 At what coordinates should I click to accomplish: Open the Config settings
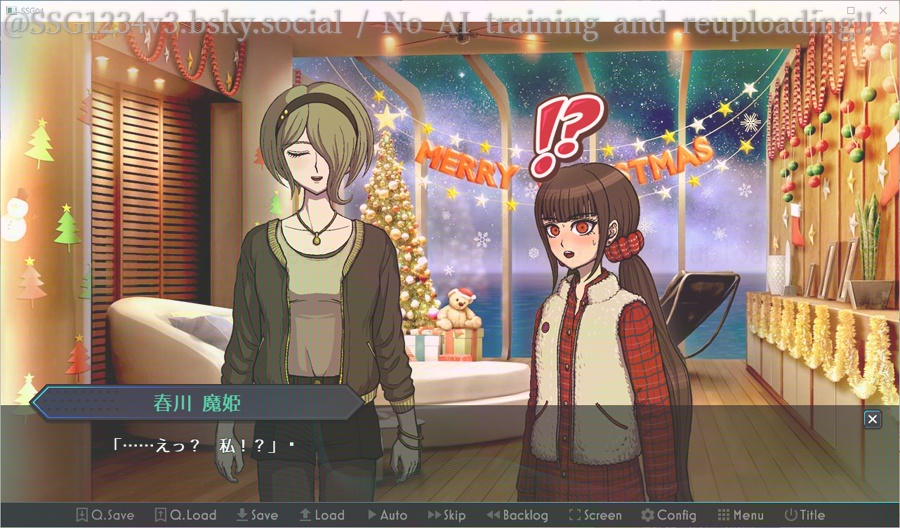(668, 515)
